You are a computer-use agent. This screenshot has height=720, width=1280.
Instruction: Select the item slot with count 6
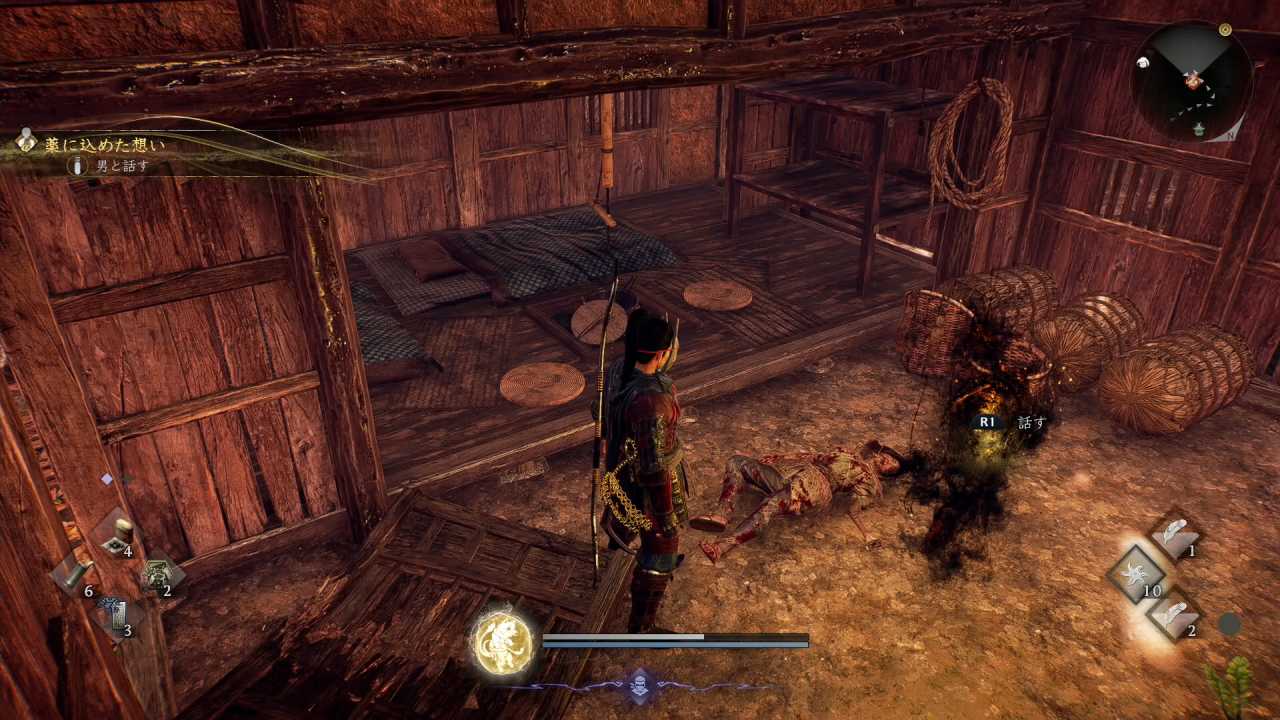tap(77, 576)
